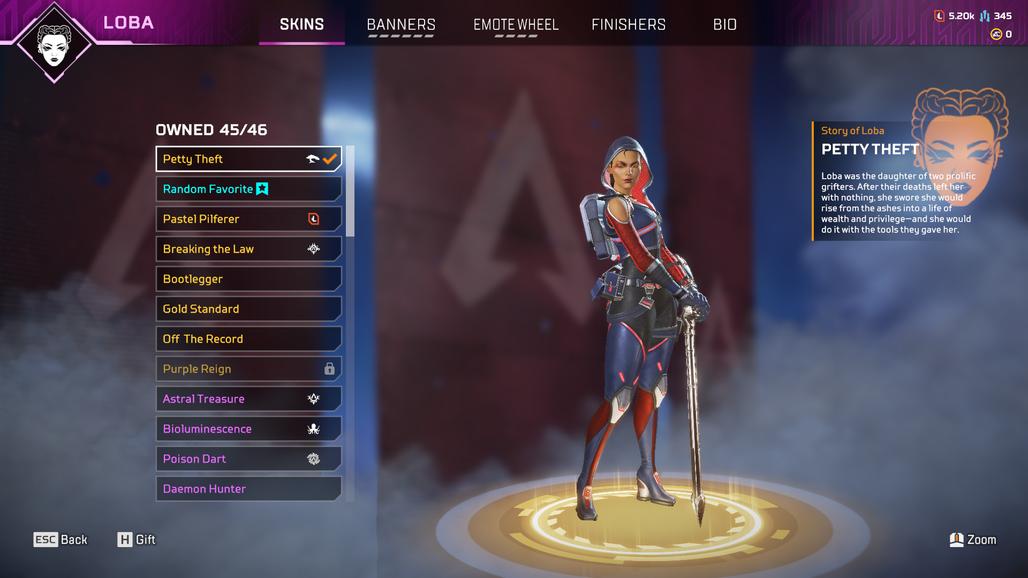This screenshot has width=1028, height=578.
Task: Go back using the Back button
Action: point(61,540)
